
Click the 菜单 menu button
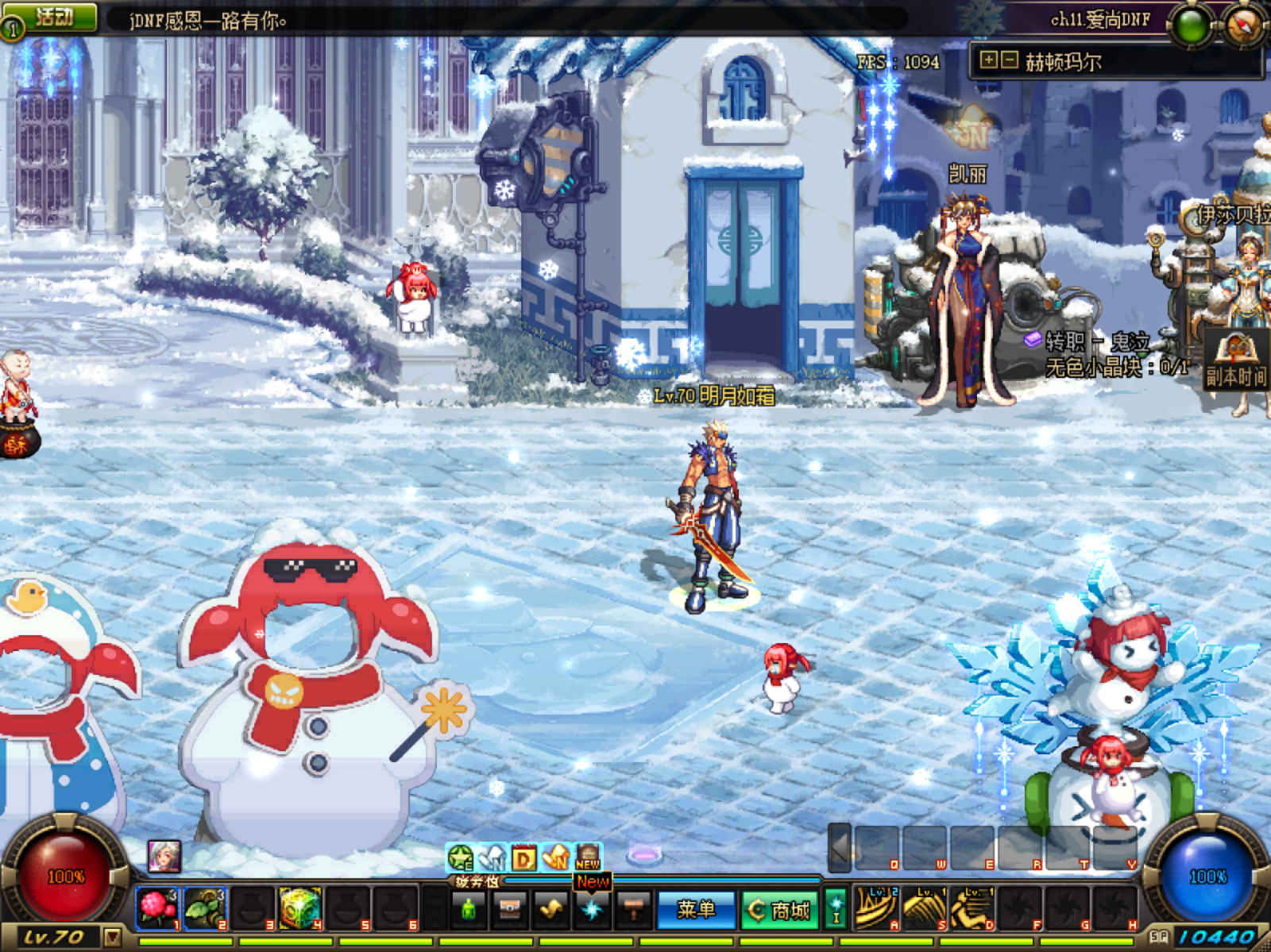(696, 909)
